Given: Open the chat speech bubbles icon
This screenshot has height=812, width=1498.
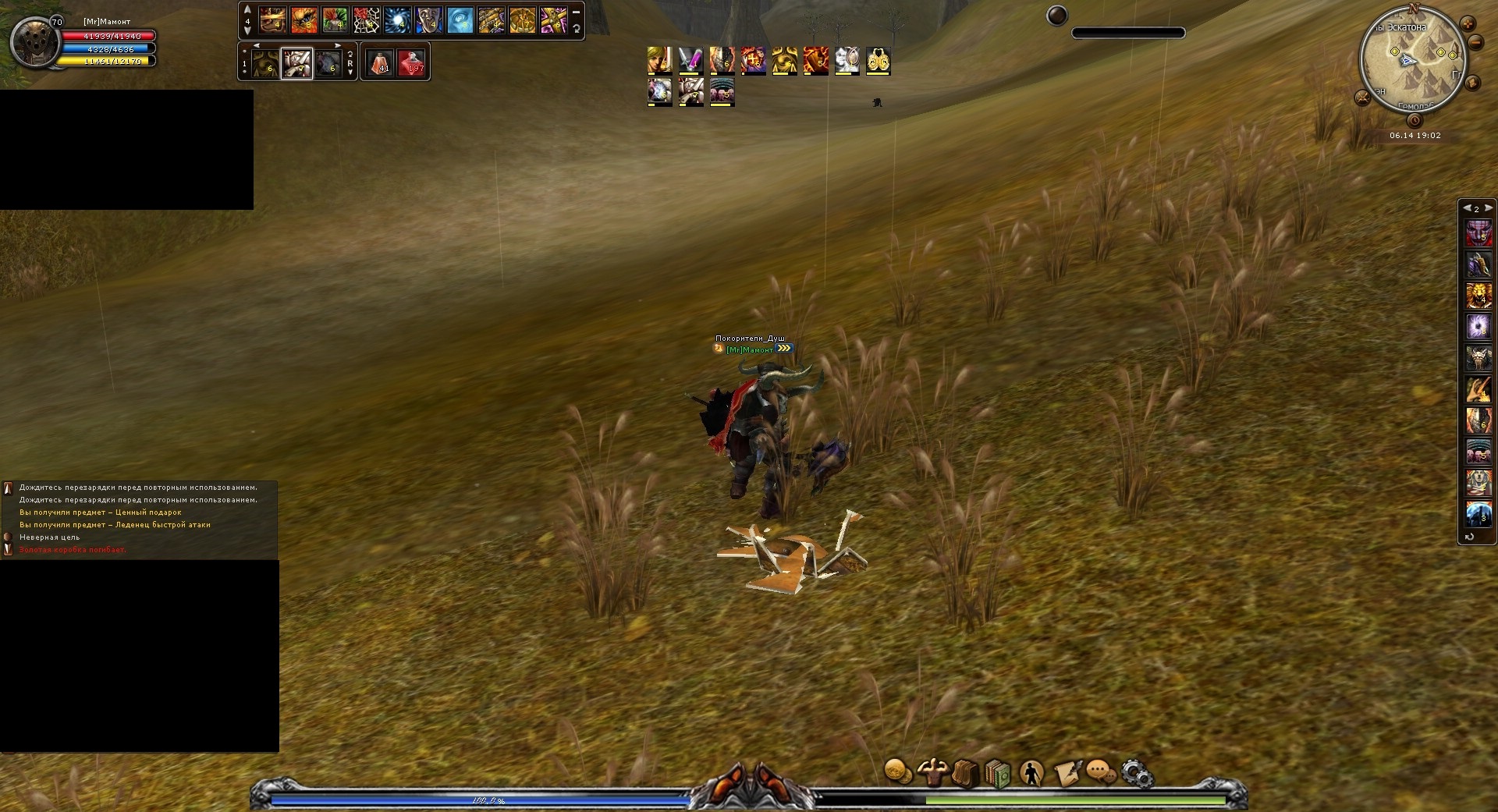Looking at the screenshot, I should (1101, 773).
